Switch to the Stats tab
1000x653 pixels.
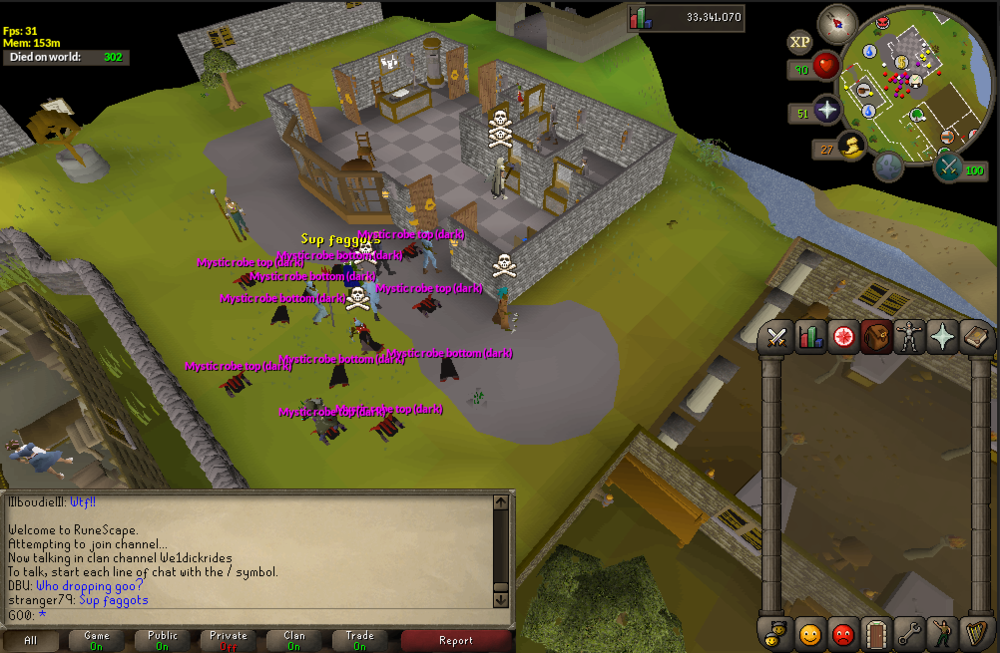click(809, 338)
